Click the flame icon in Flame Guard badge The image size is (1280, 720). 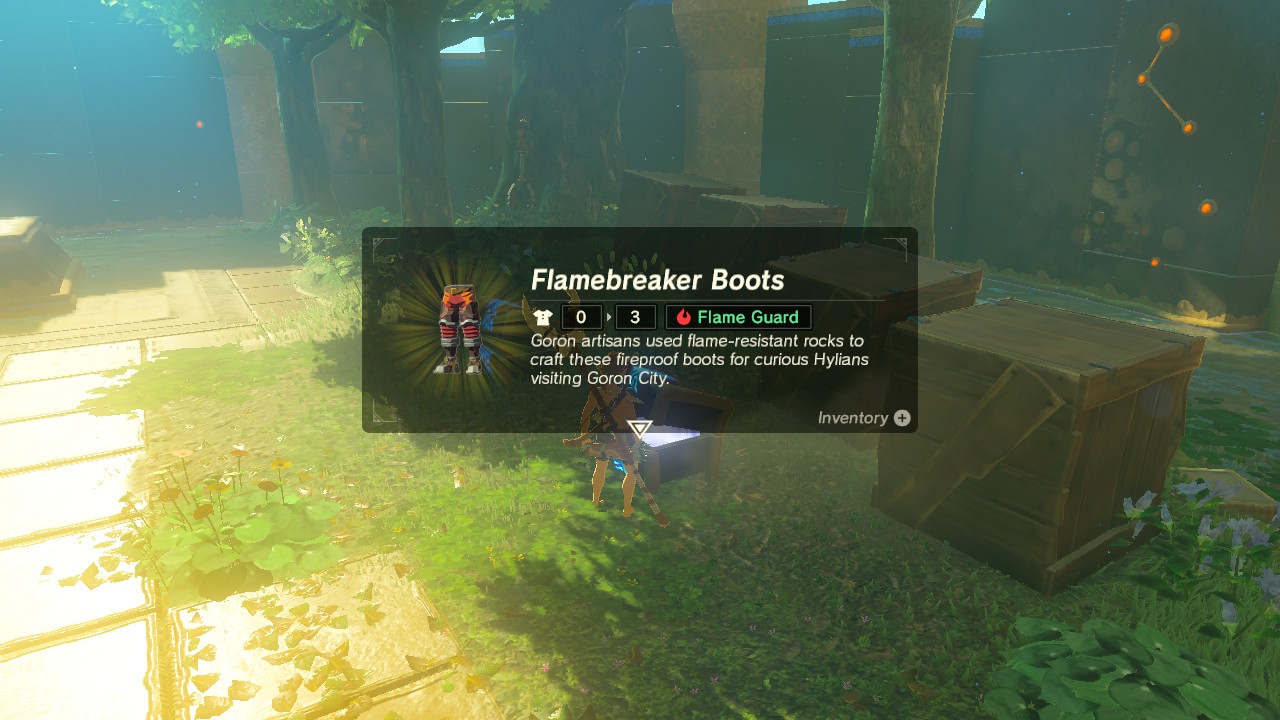click(683, 317)
